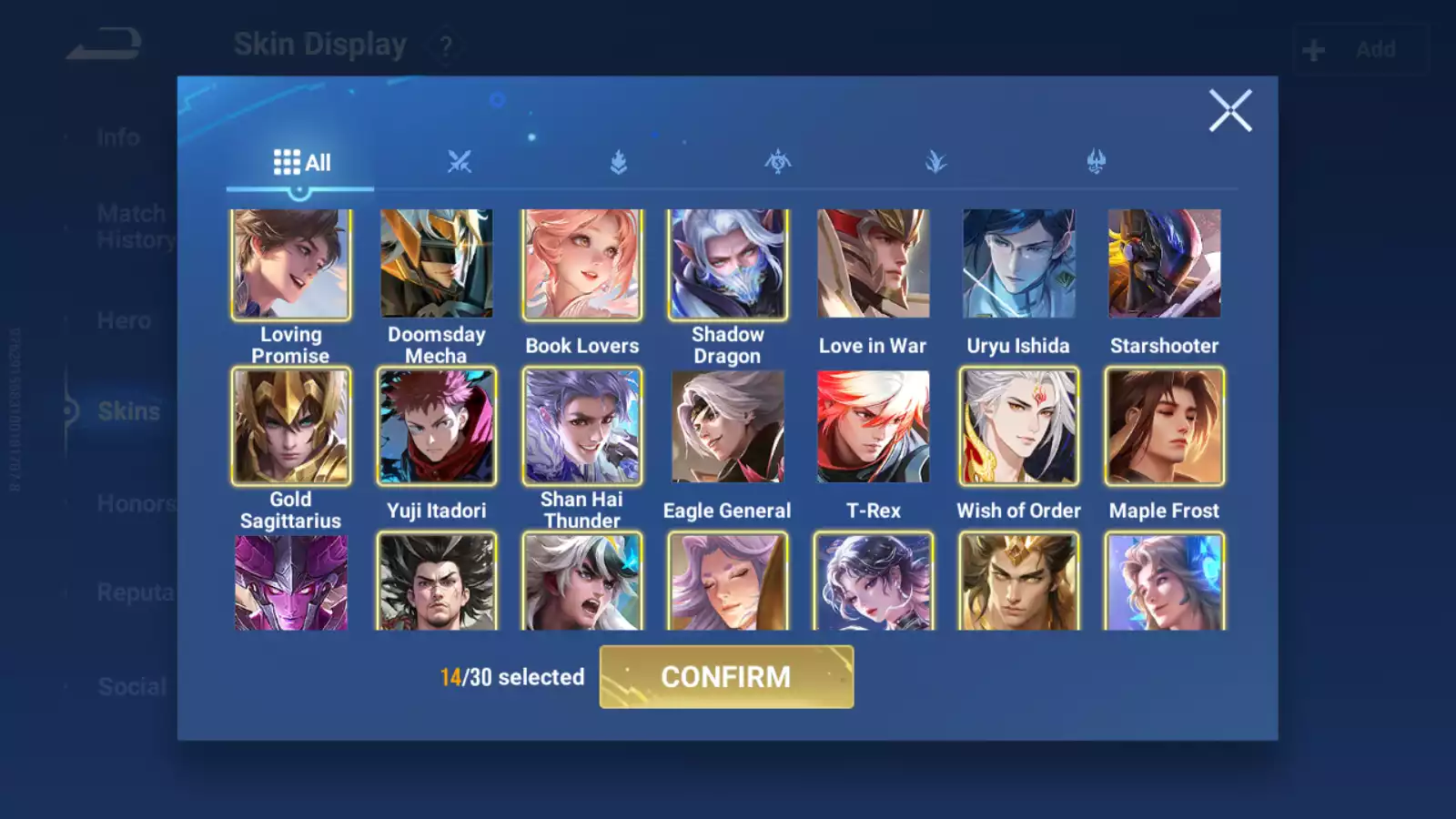
Task: Select the T-Rex skin thumbnail
Action: coord(874,426)
